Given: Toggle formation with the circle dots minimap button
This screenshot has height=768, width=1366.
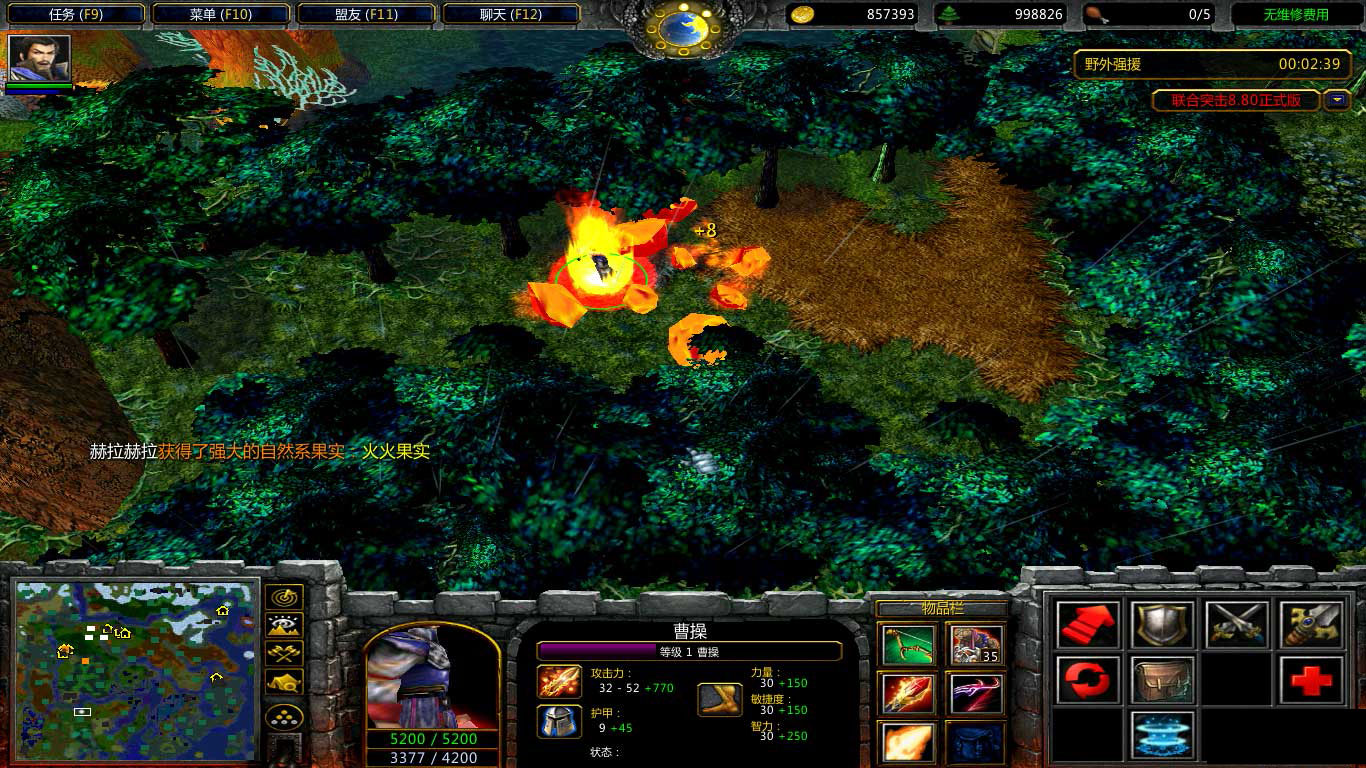Looking at the screenshot, I should (283, 713).
